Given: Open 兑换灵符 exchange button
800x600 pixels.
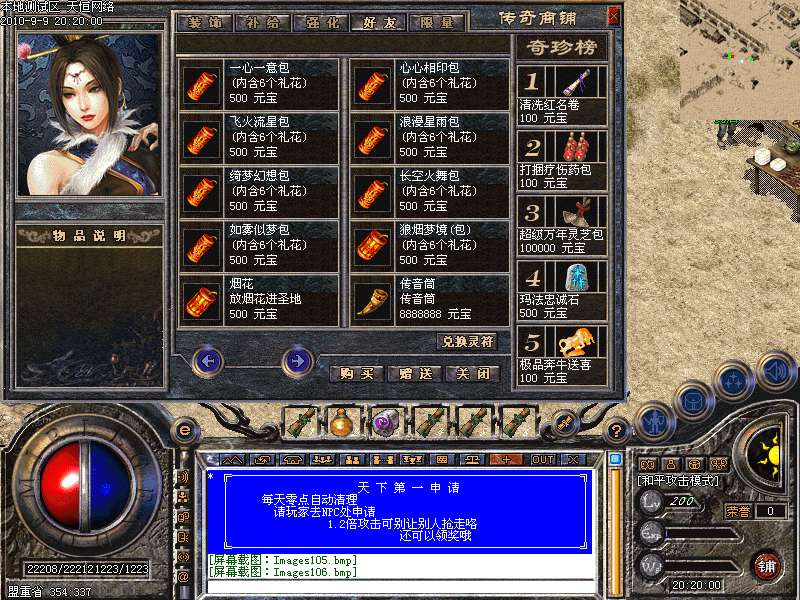Looking at the screenshot, I should click(x=468, y=341).
